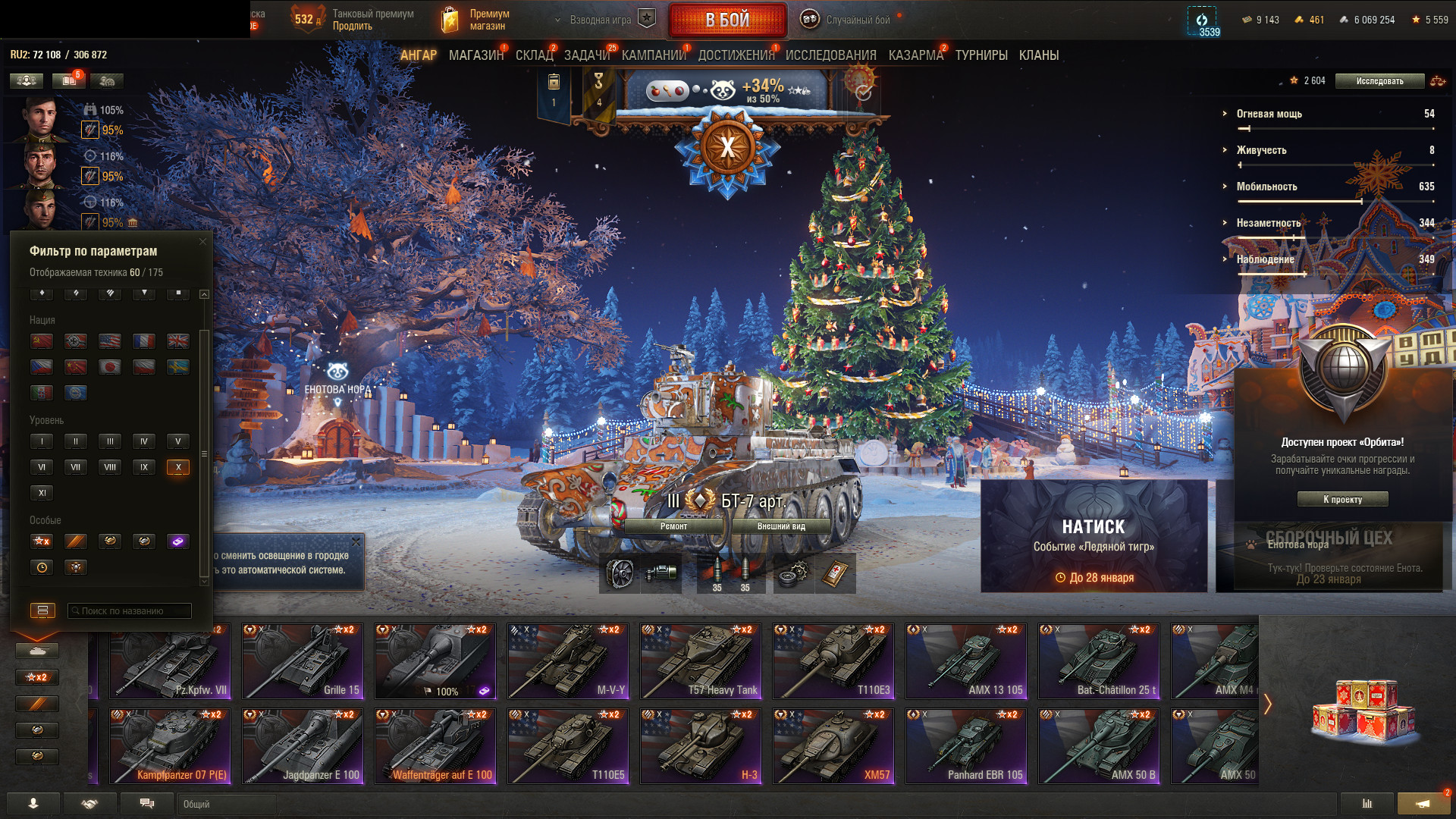Toggle the tier X filter
The width and height of the screenshot is (1456, 819).
pyautogui.click(x=178, y=467)
